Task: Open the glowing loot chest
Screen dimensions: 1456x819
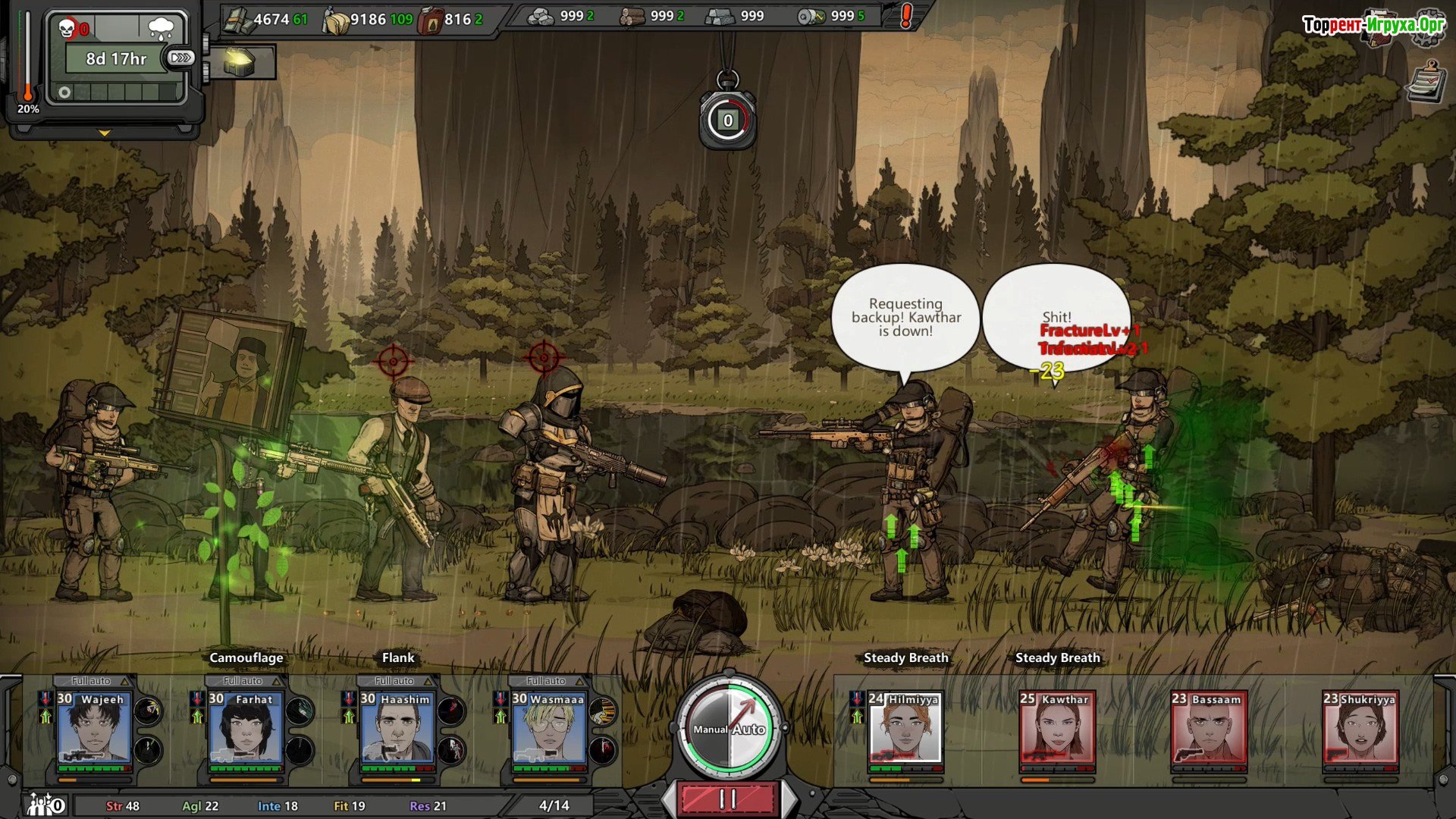Action: point(240,61)
